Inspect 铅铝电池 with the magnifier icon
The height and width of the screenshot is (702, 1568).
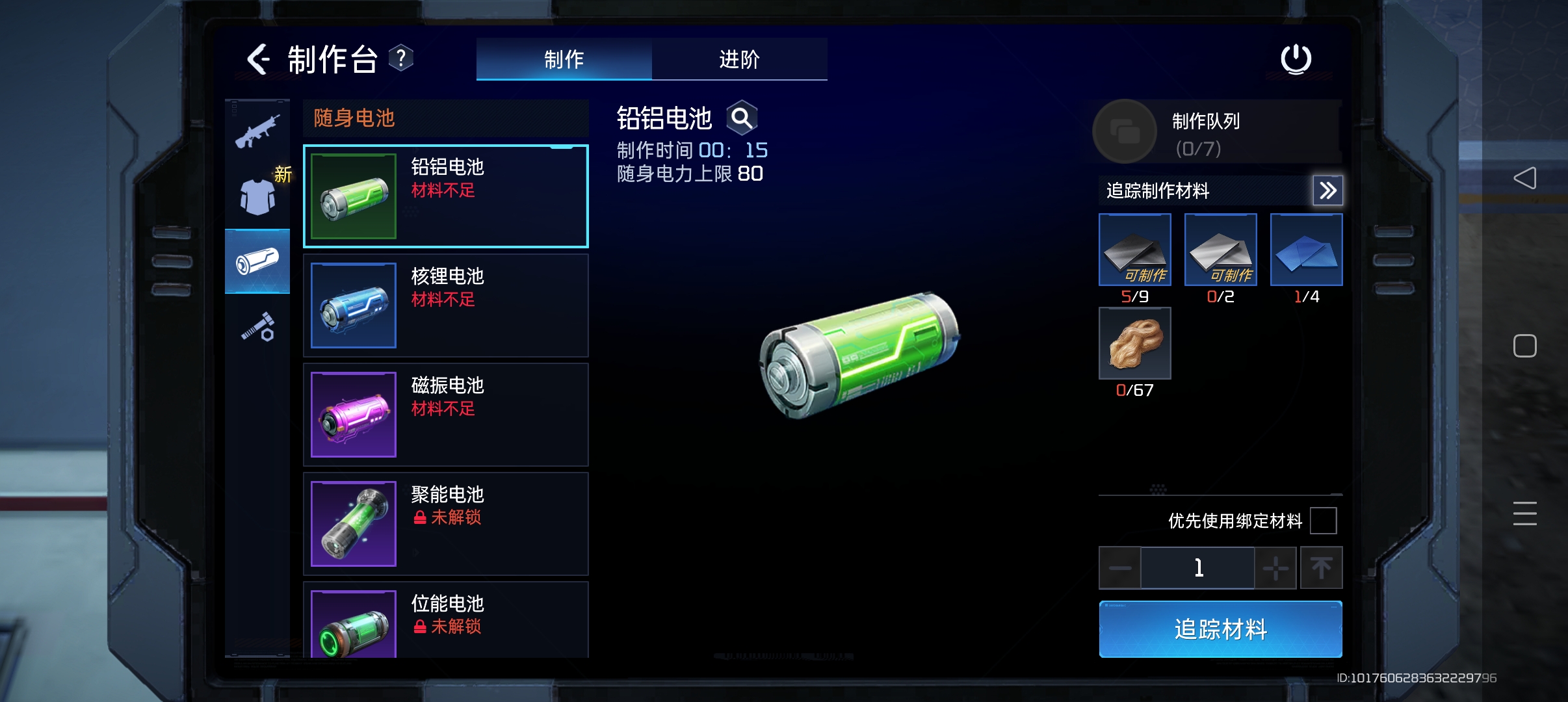point(742,118)
